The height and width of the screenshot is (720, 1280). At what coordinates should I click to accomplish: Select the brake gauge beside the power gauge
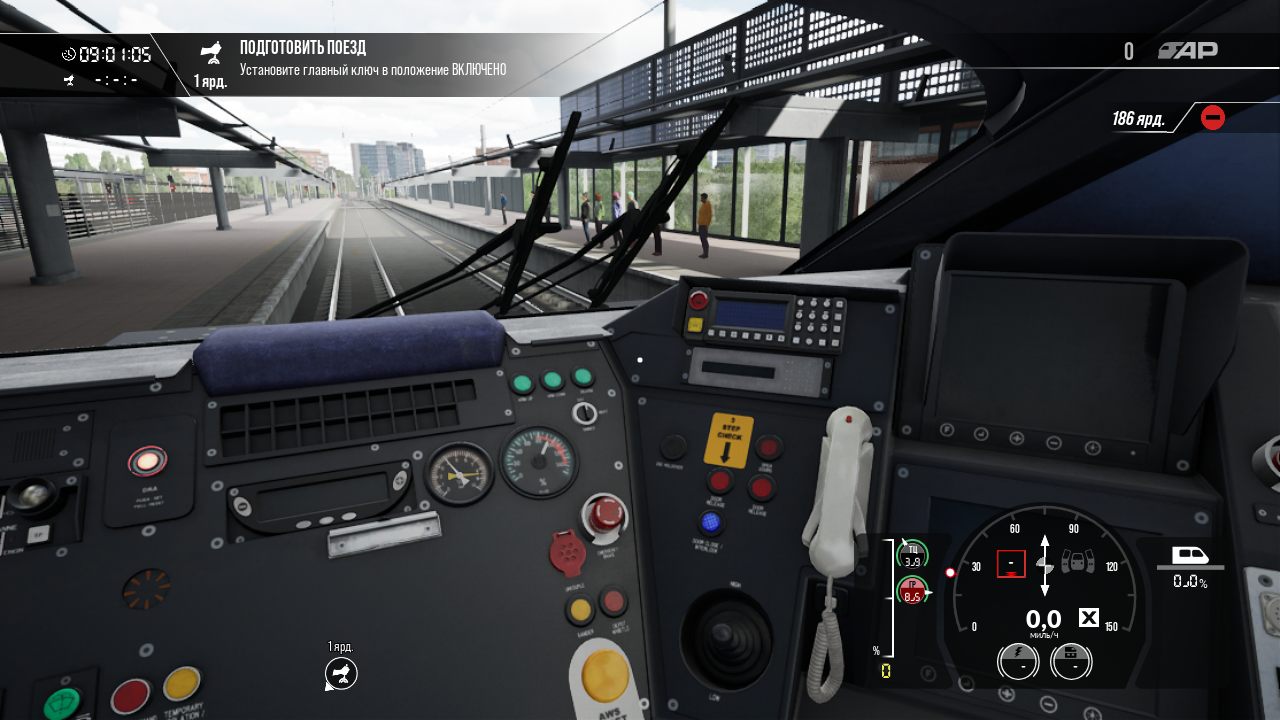pyautogui.click(x=1071, y=661)
